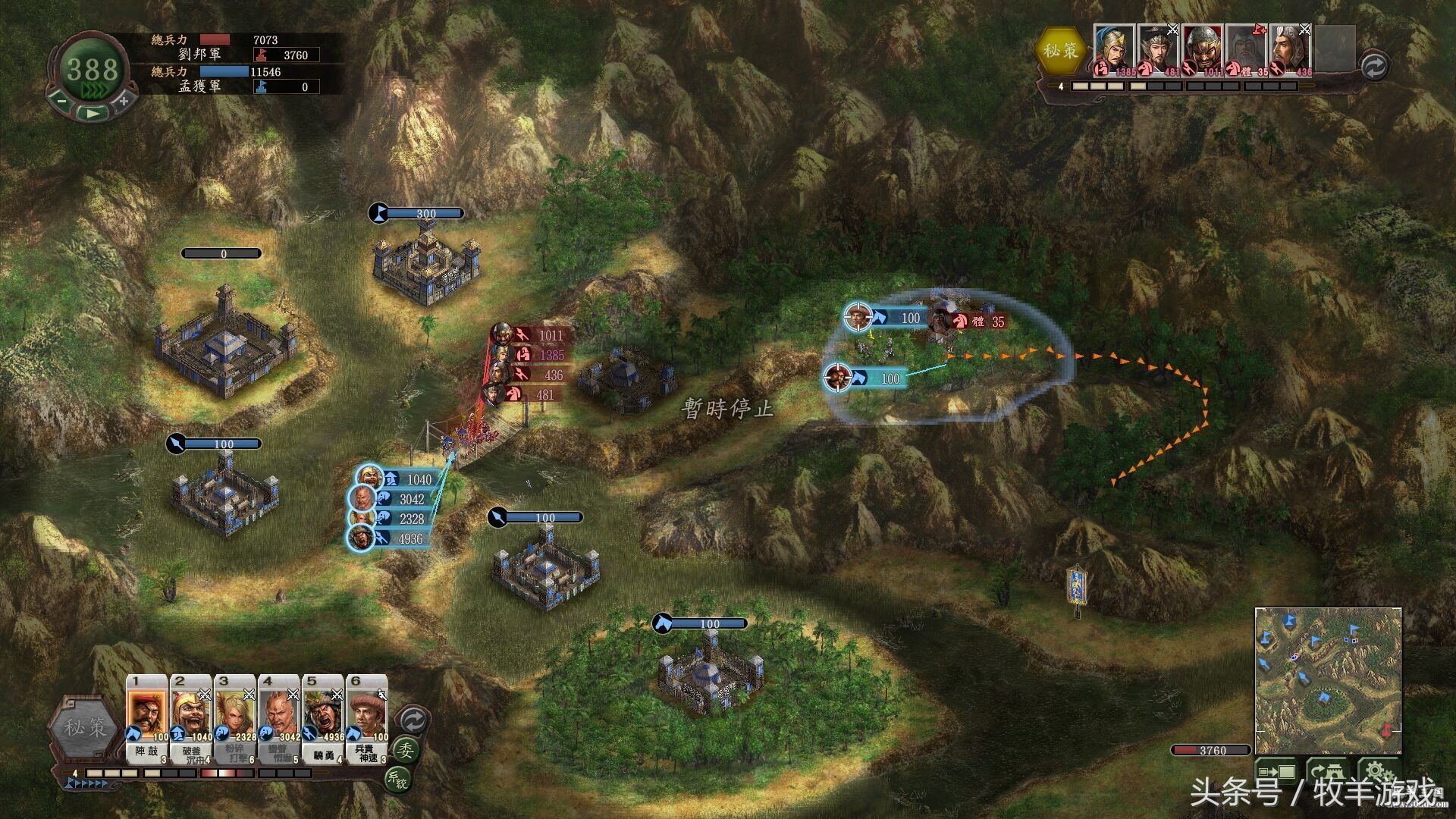Viewport: 1456px width, 819px height.
Task: Click the red 3760 base gauge near the minimap
Action: pos(1212,750)
